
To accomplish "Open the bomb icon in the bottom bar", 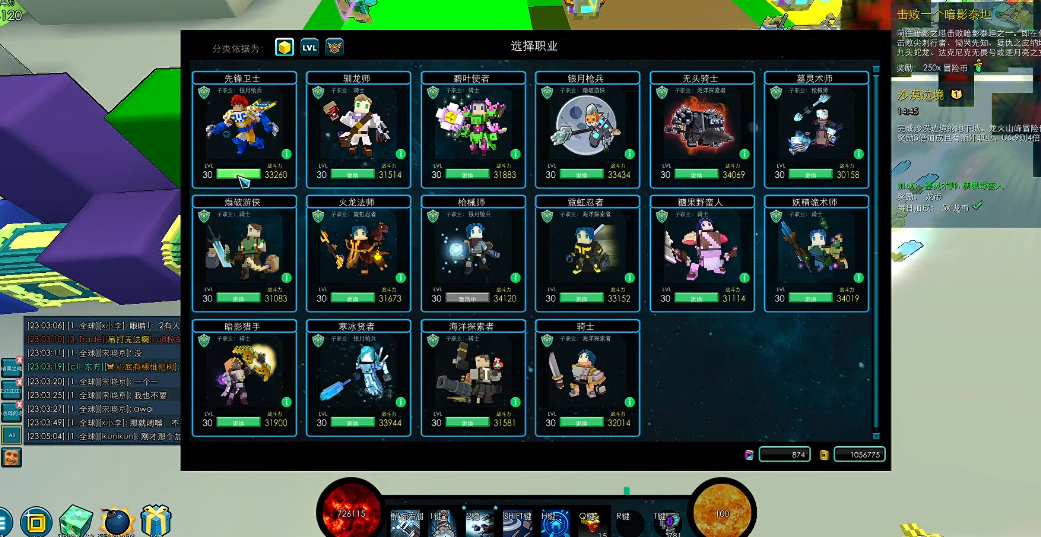I will pos(116,521).
